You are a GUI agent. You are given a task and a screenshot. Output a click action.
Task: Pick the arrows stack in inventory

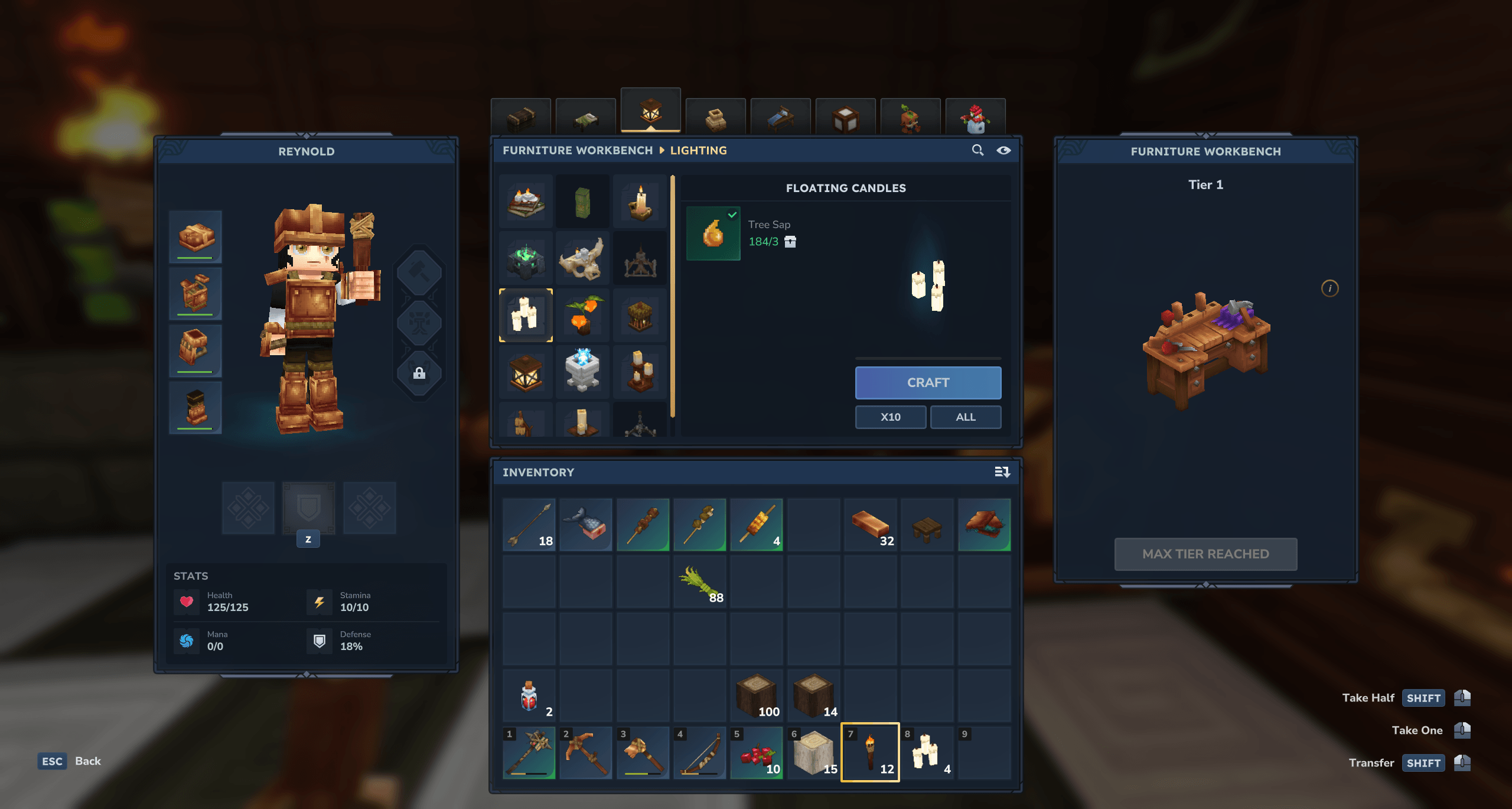(529, 524)
